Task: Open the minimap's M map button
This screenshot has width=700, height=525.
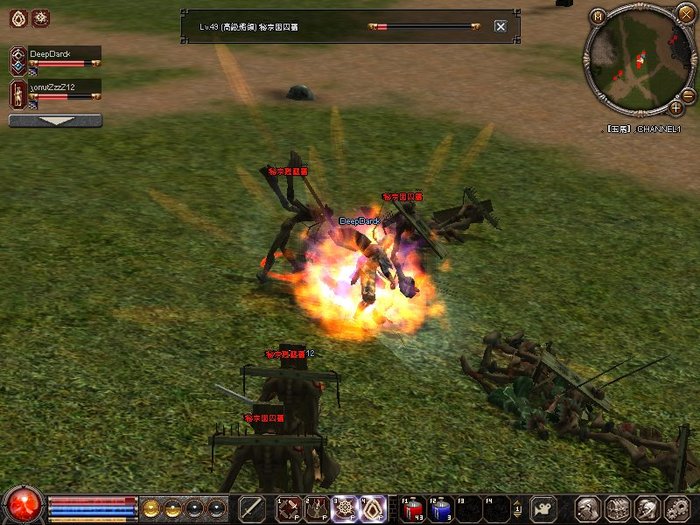Action: click(x=598, y=16)
